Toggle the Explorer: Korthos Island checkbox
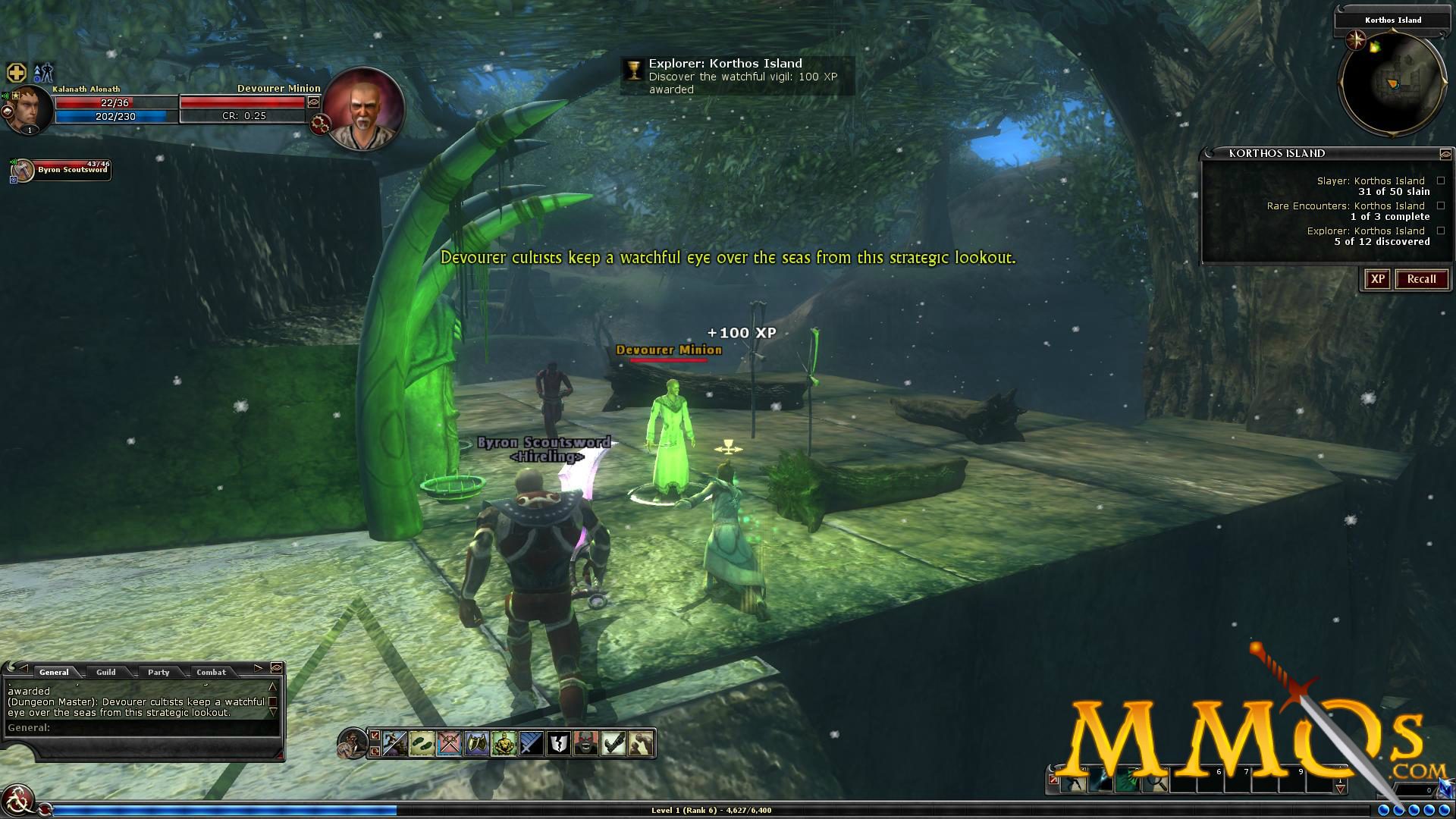The height and width of the screenshot is (819, 1456). tap(1441, 231)
